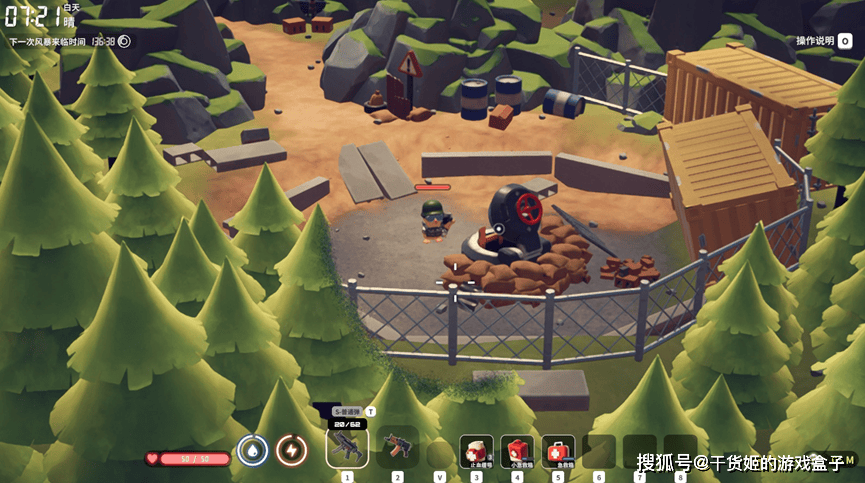865x483 pixels.
Task: Open the 操作说明 controls guide
Action: [823, 41]
